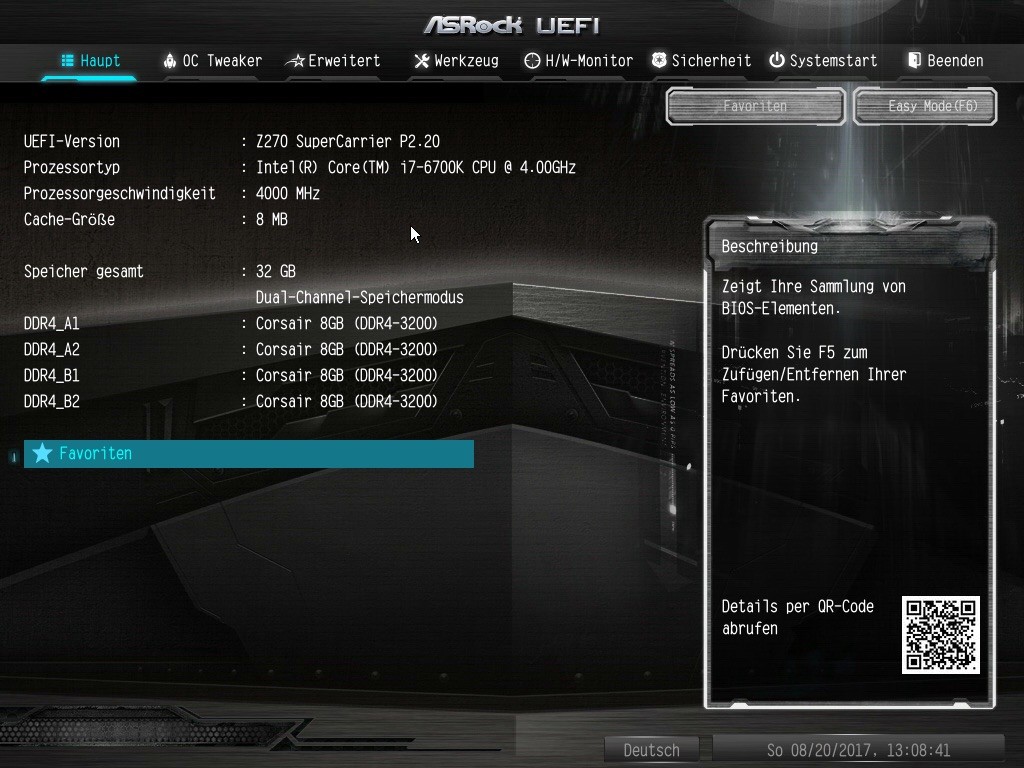Image resolution: width=1024 pixels, height=768 pixels.
Task: Go to the Werkzeug tab
Action: [456, 61]
